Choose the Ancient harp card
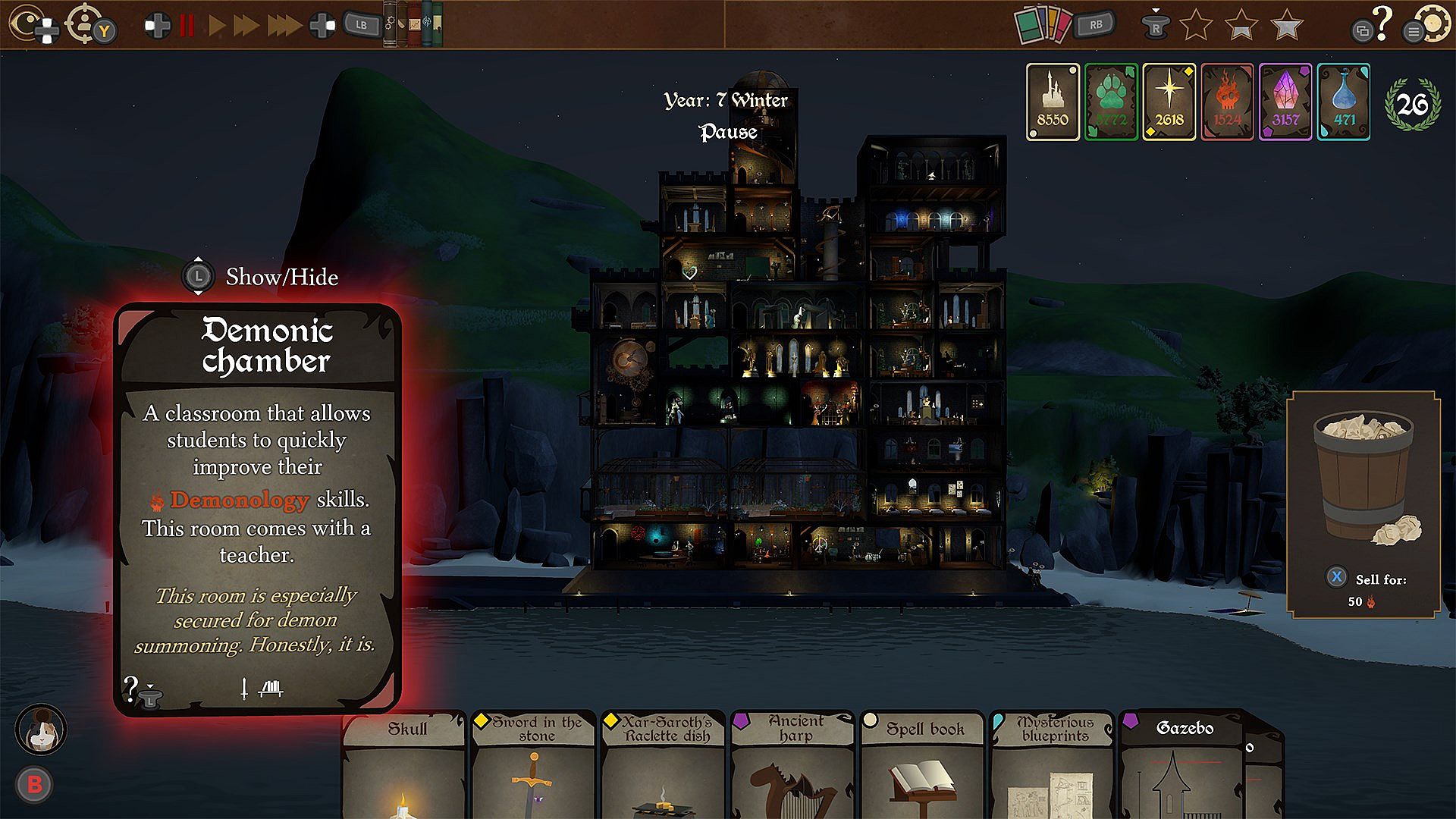The image size is (1456, 819). click(x=794, y=766)
